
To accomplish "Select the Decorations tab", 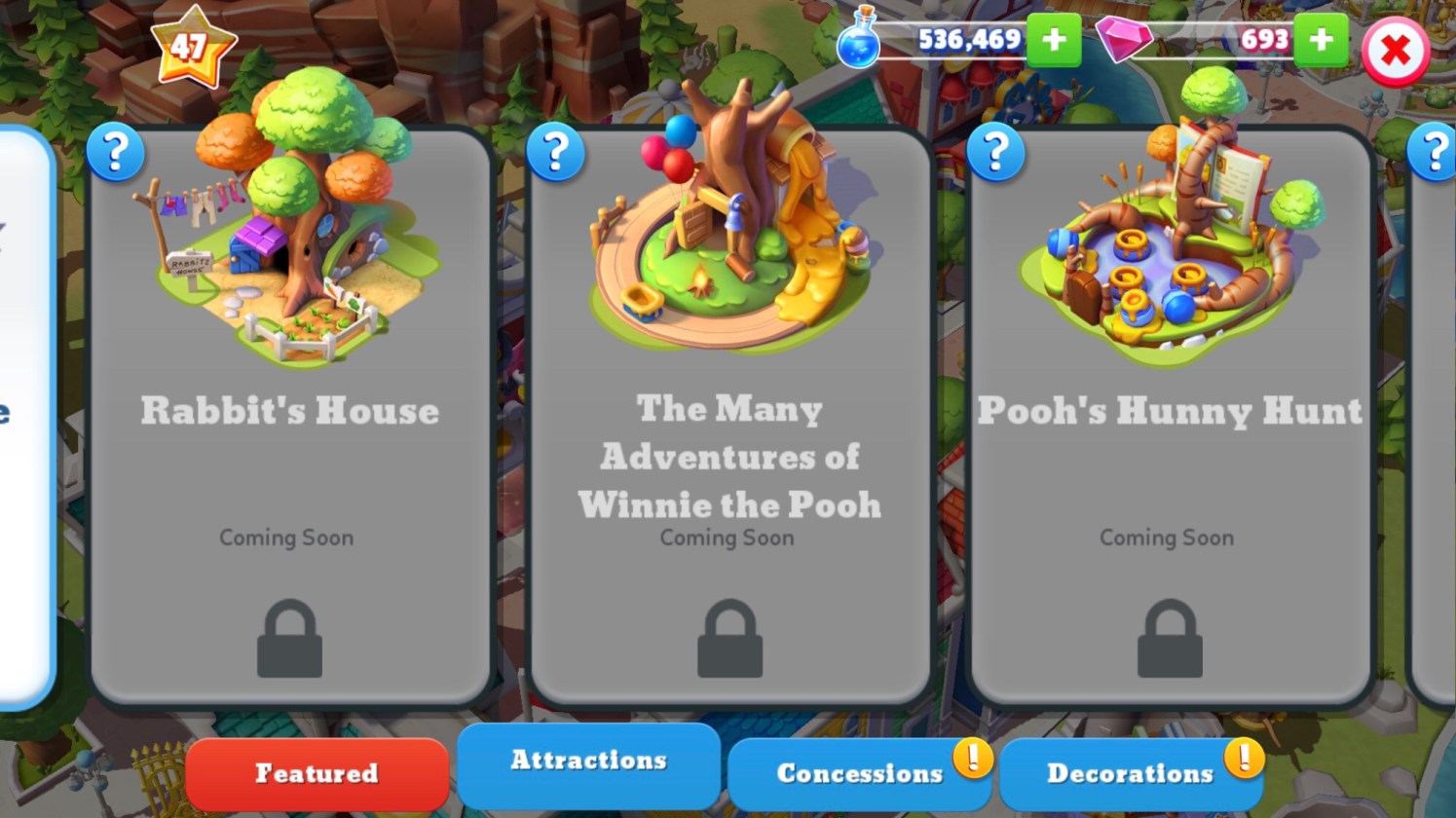I will (1130, 773).
